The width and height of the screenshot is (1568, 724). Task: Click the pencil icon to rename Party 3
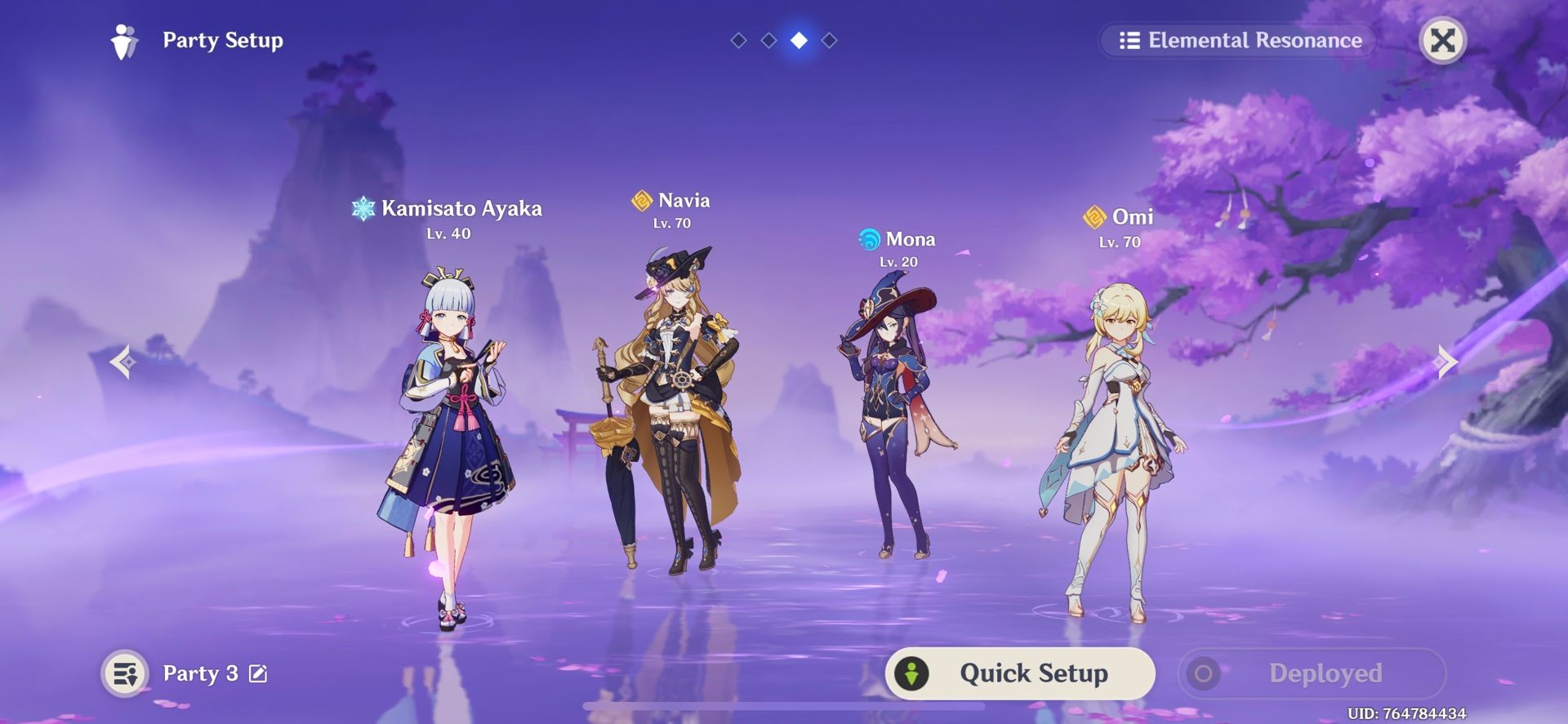point(257,673)
